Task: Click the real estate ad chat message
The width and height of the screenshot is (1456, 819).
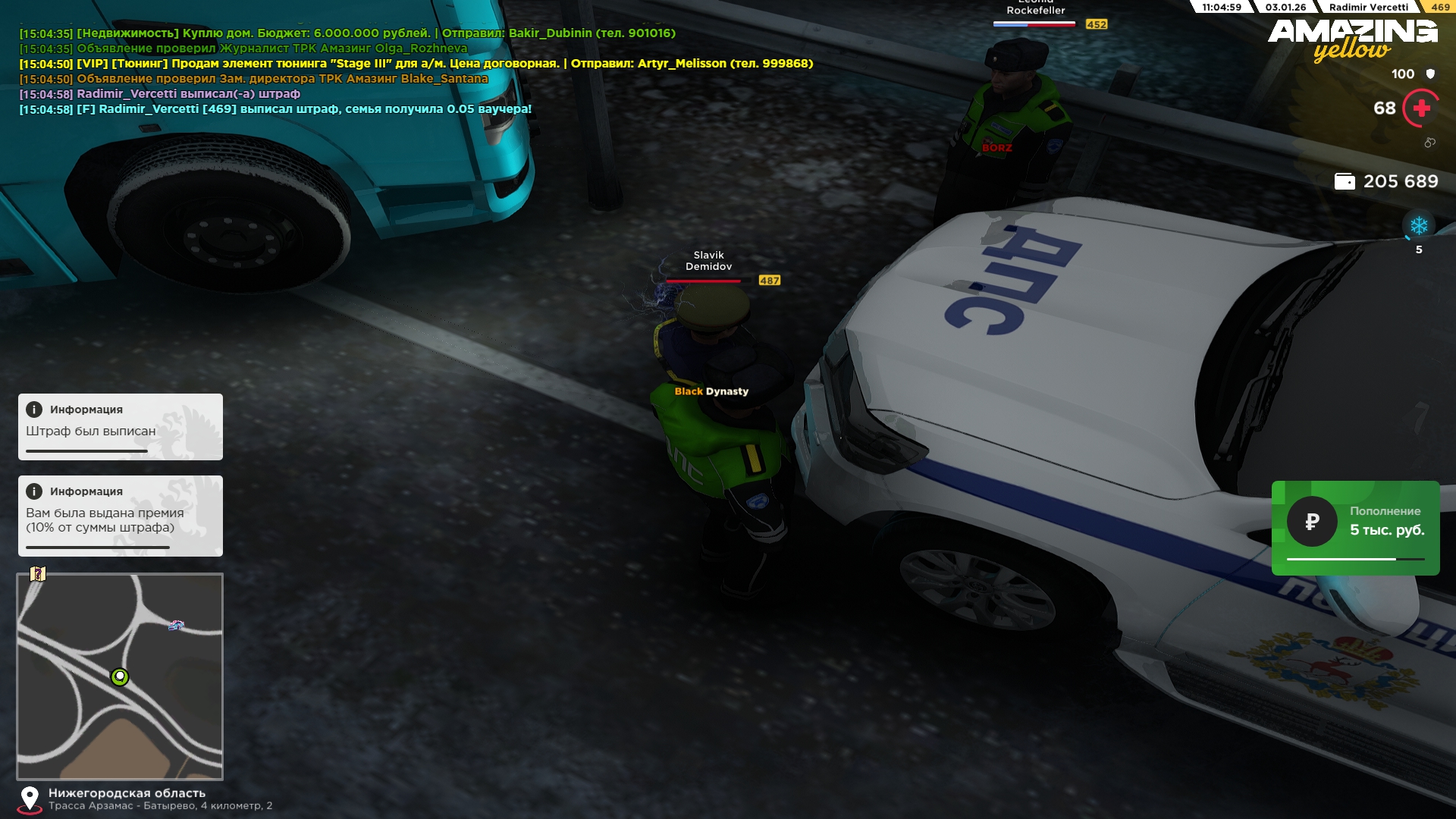Action: click(x=347, y=33)
